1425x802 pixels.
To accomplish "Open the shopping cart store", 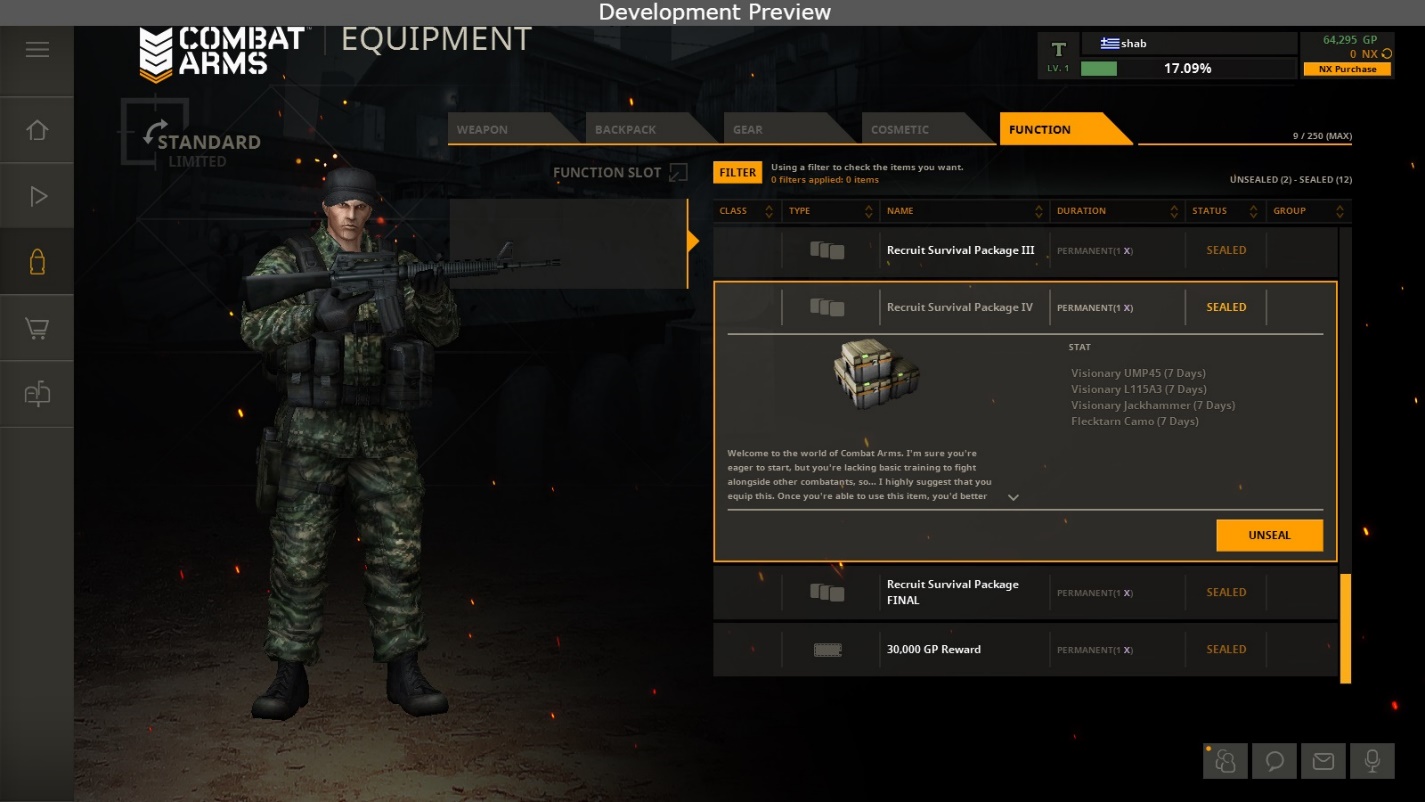I will [x=37, y=328].
